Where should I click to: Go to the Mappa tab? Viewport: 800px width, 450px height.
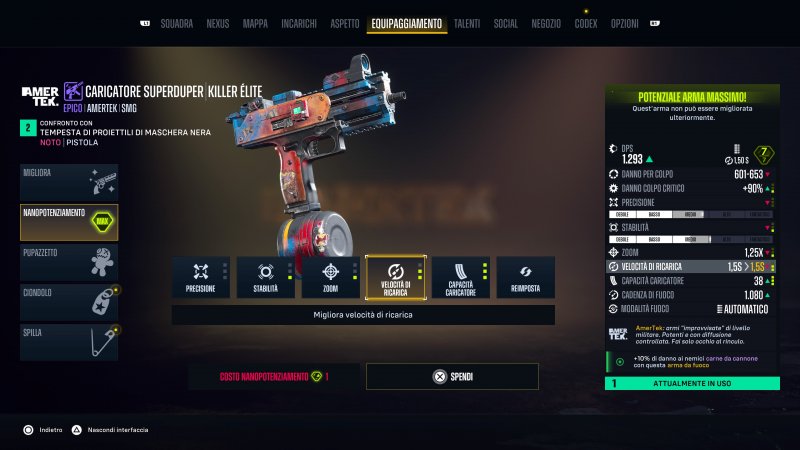(255, 23)
